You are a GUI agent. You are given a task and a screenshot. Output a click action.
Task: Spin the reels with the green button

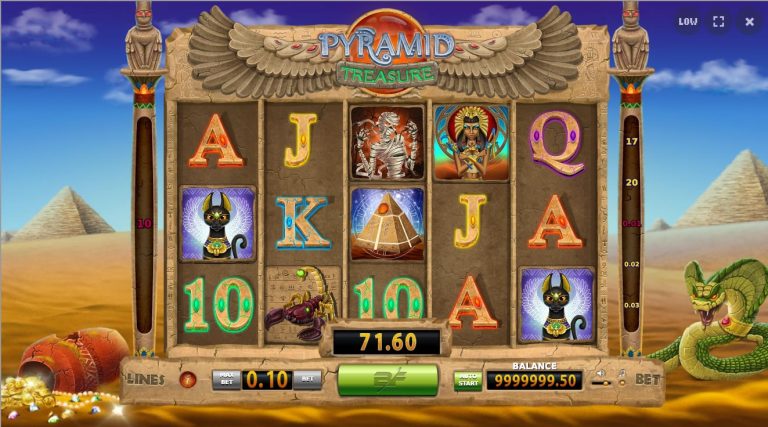[x=388, y=379]
